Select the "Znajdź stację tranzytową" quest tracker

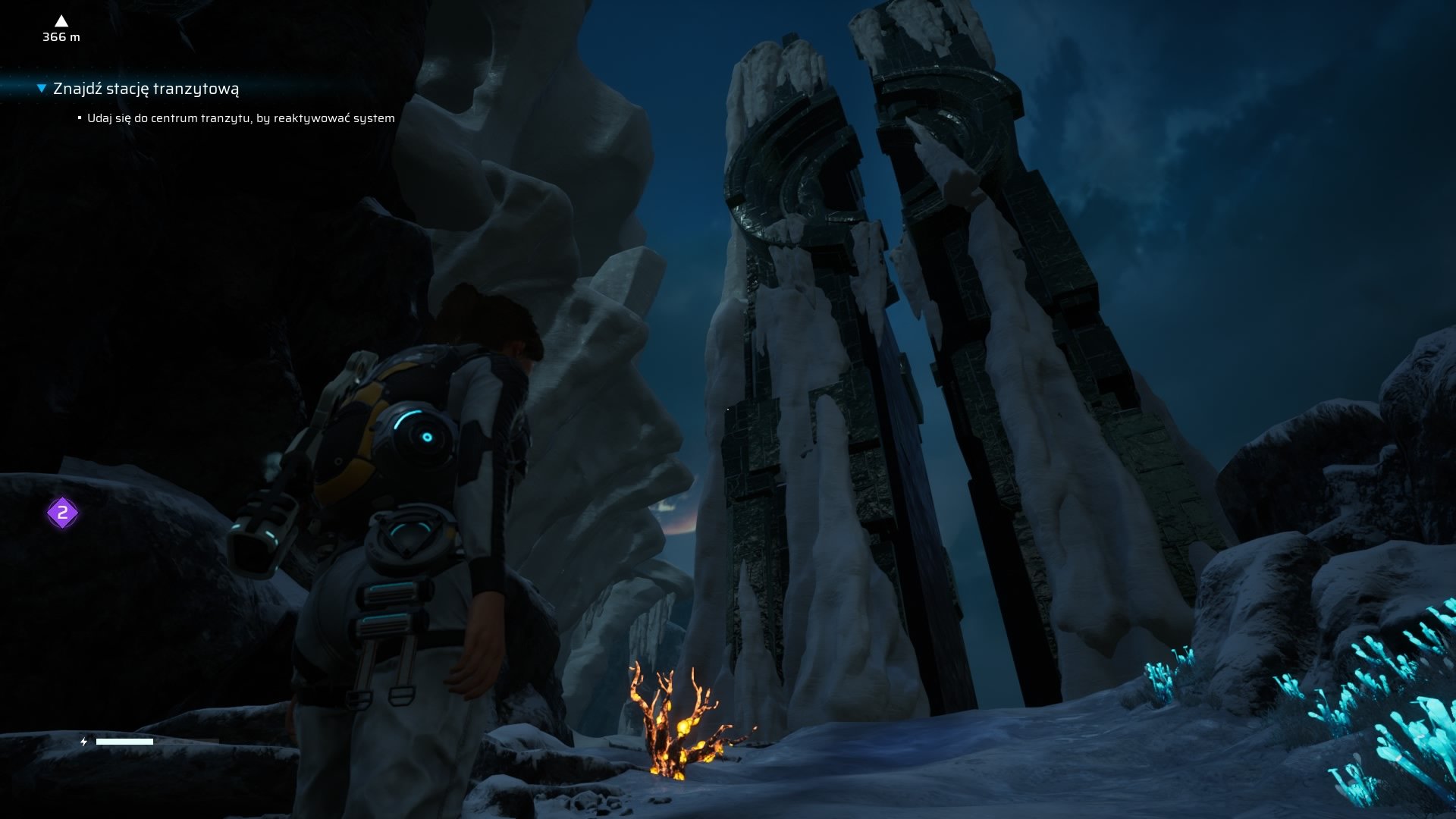coord(146,89)
